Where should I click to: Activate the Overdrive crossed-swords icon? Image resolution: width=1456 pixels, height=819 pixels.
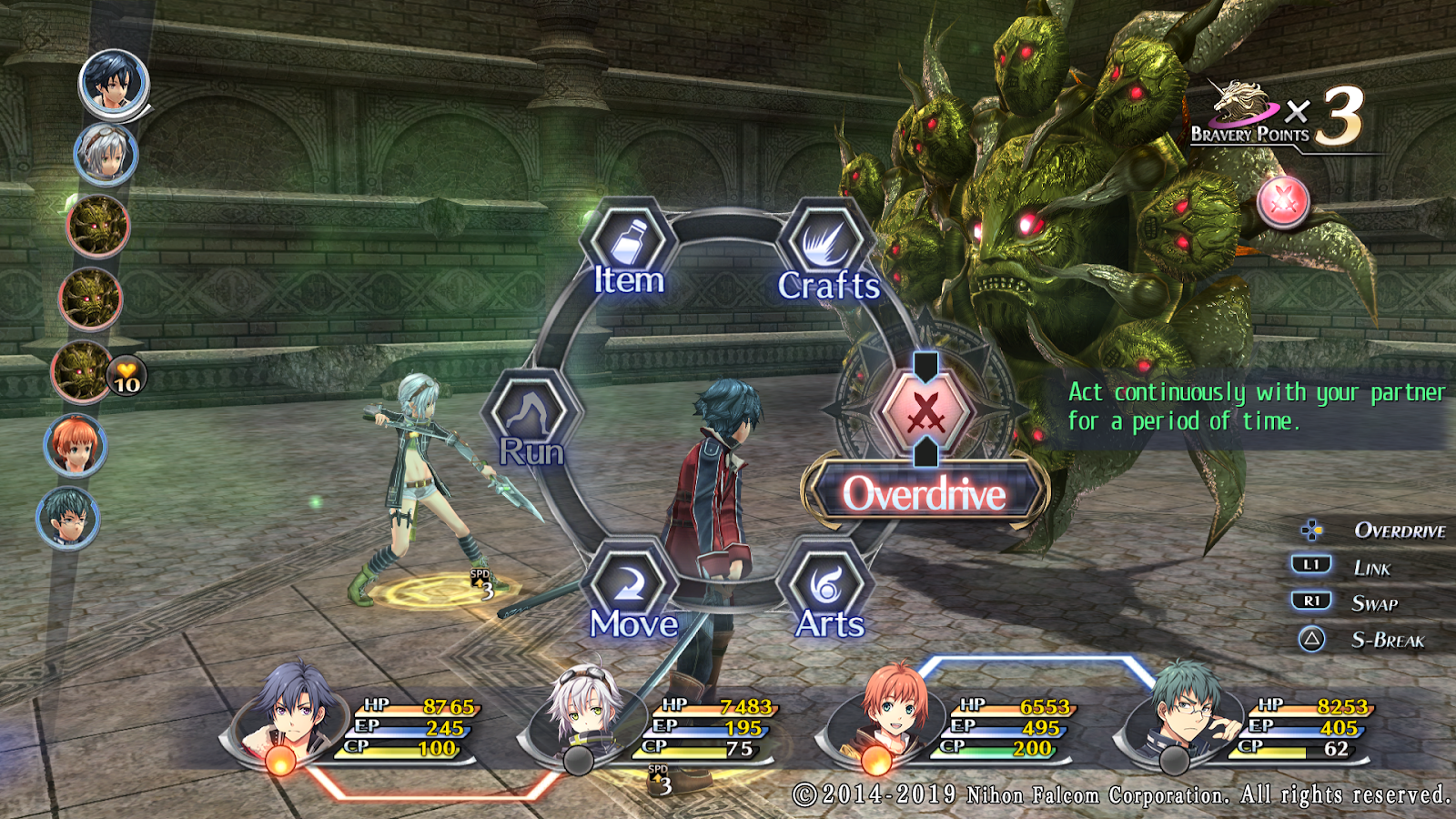tap(925, 414)
